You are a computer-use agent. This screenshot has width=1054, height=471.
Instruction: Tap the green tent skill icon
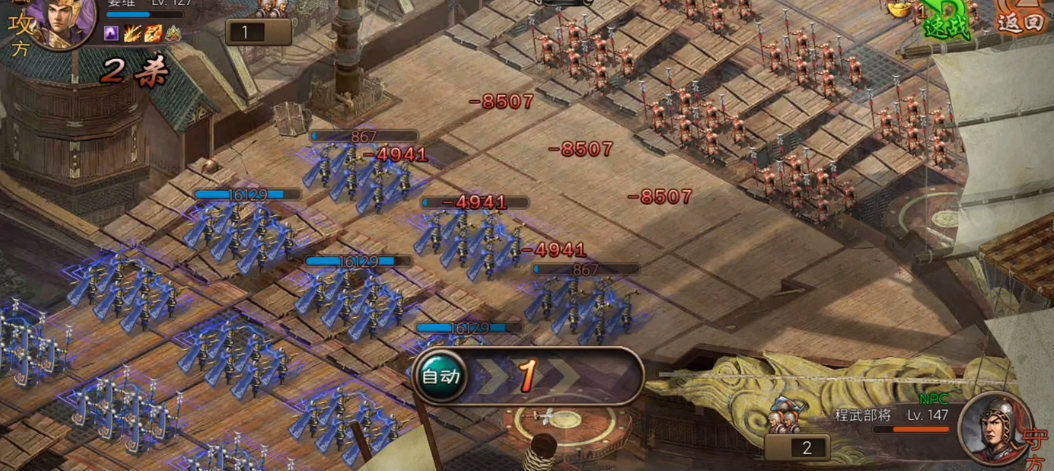point(173,34)
